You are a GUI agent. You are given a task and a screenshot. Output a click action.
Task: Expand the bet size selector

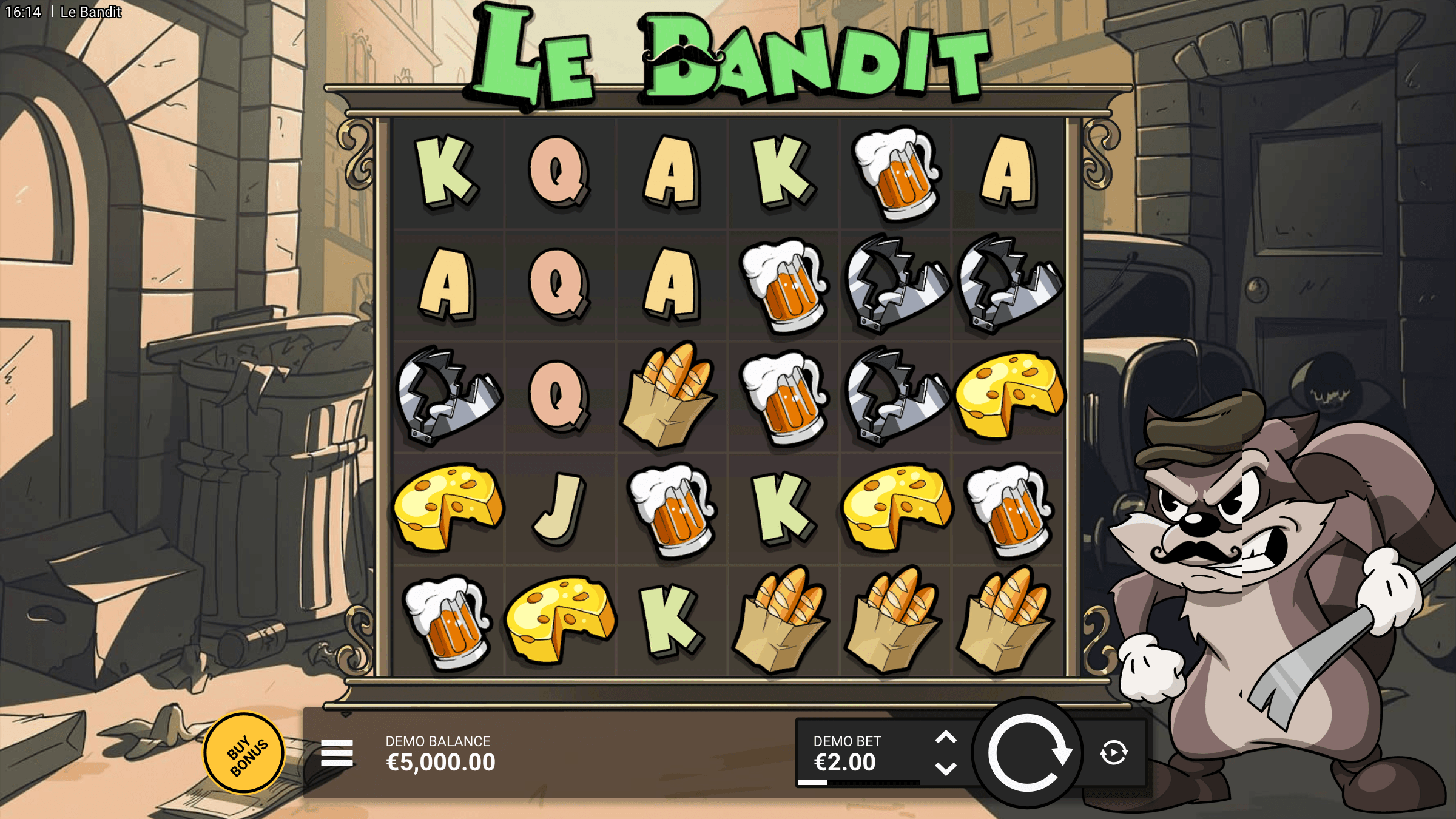click(x=946, y=751)
